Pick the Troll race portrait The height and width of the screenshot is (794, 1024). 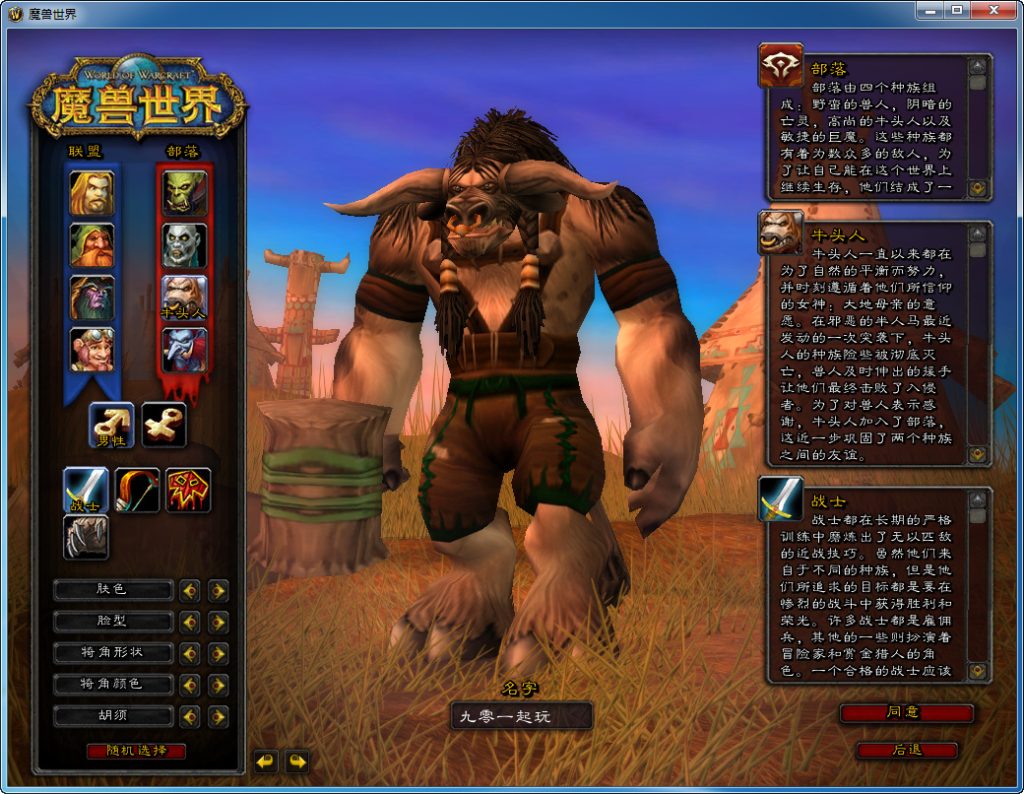click(185, 349)
